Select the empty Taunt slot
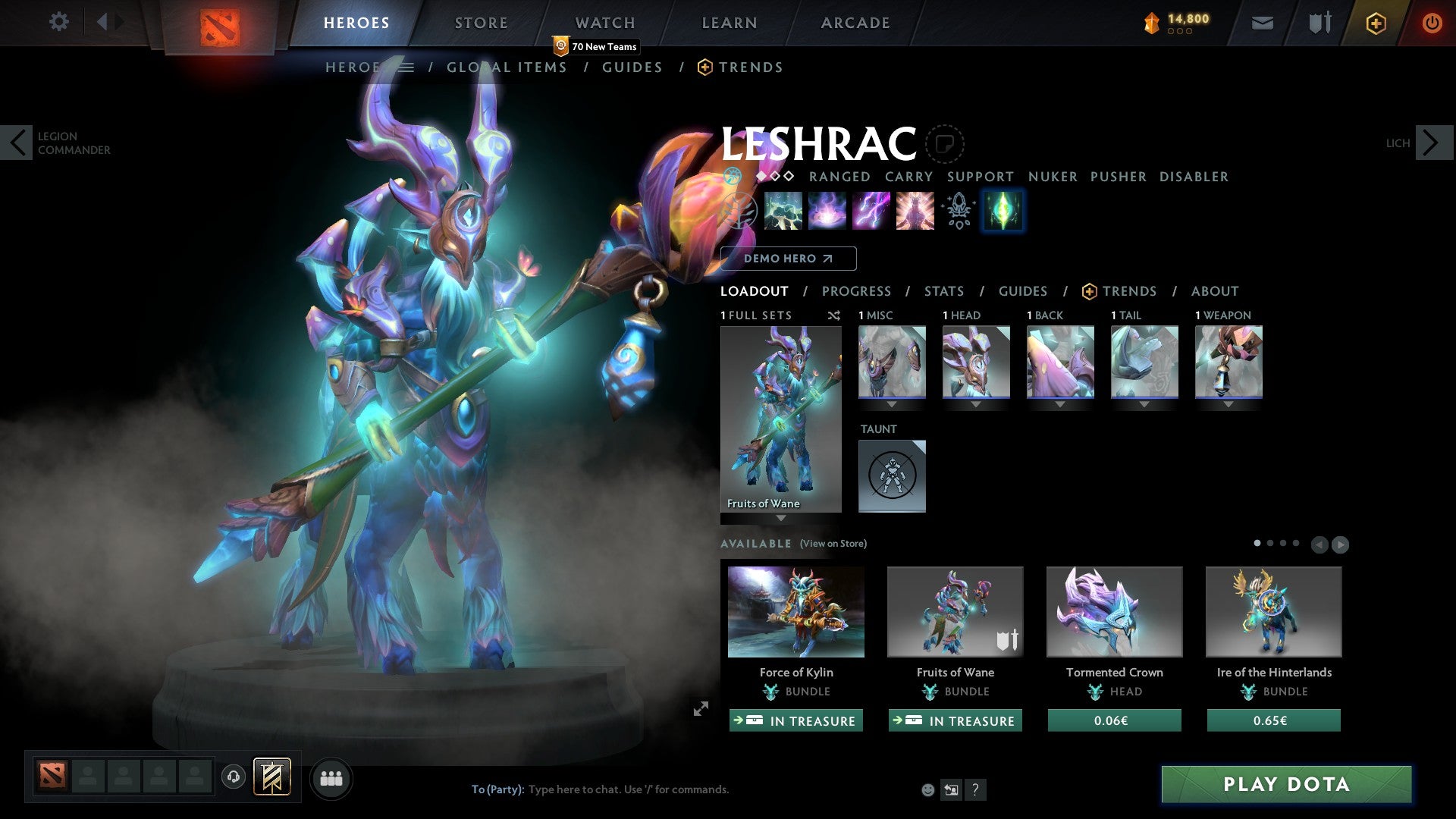The image size is (1456, 819). coord(892,475)
